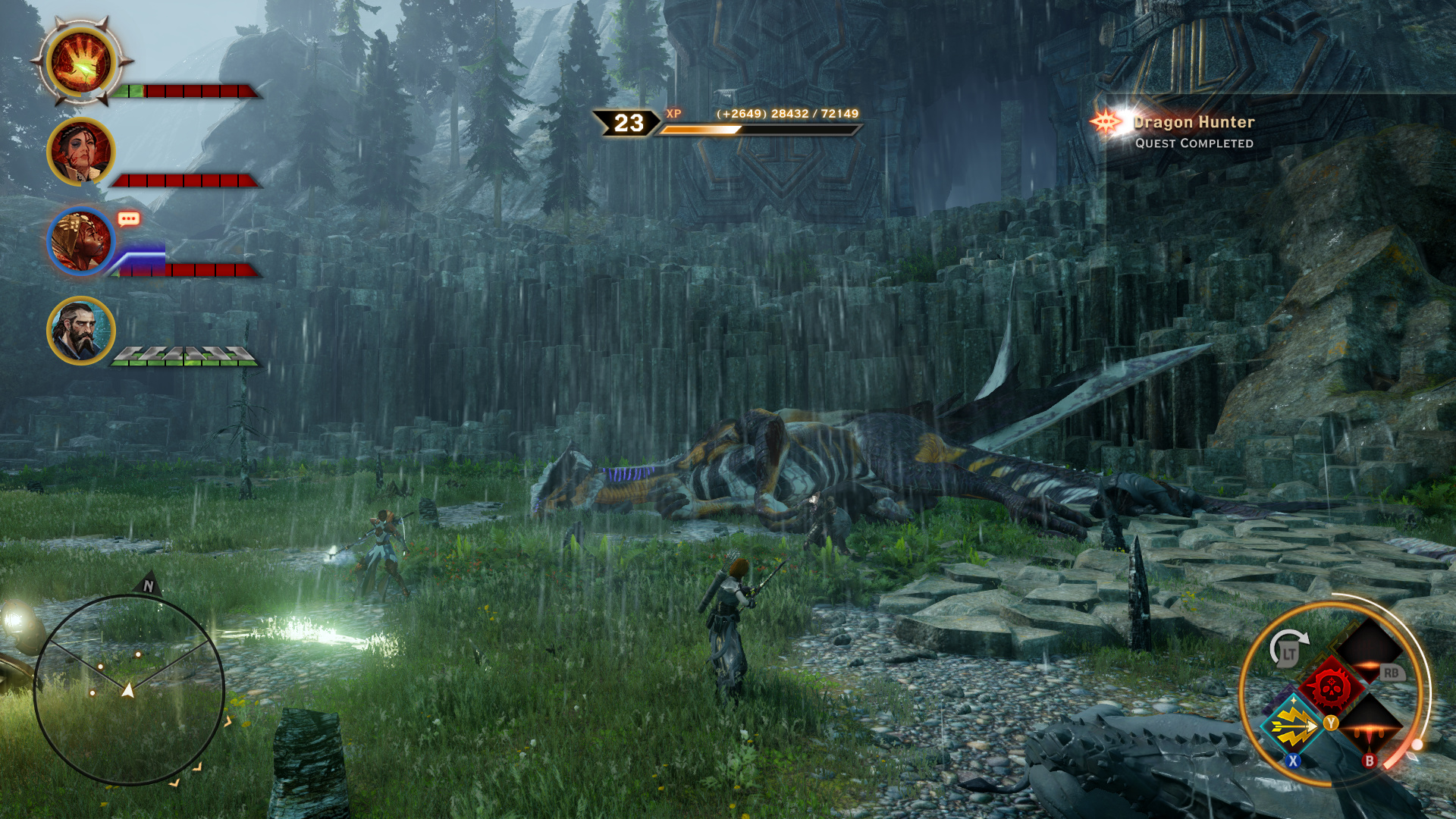Select the golden-headdress companion portrait
The height and width of the screenshot is (819, 1456).
[x=80, y=241]
